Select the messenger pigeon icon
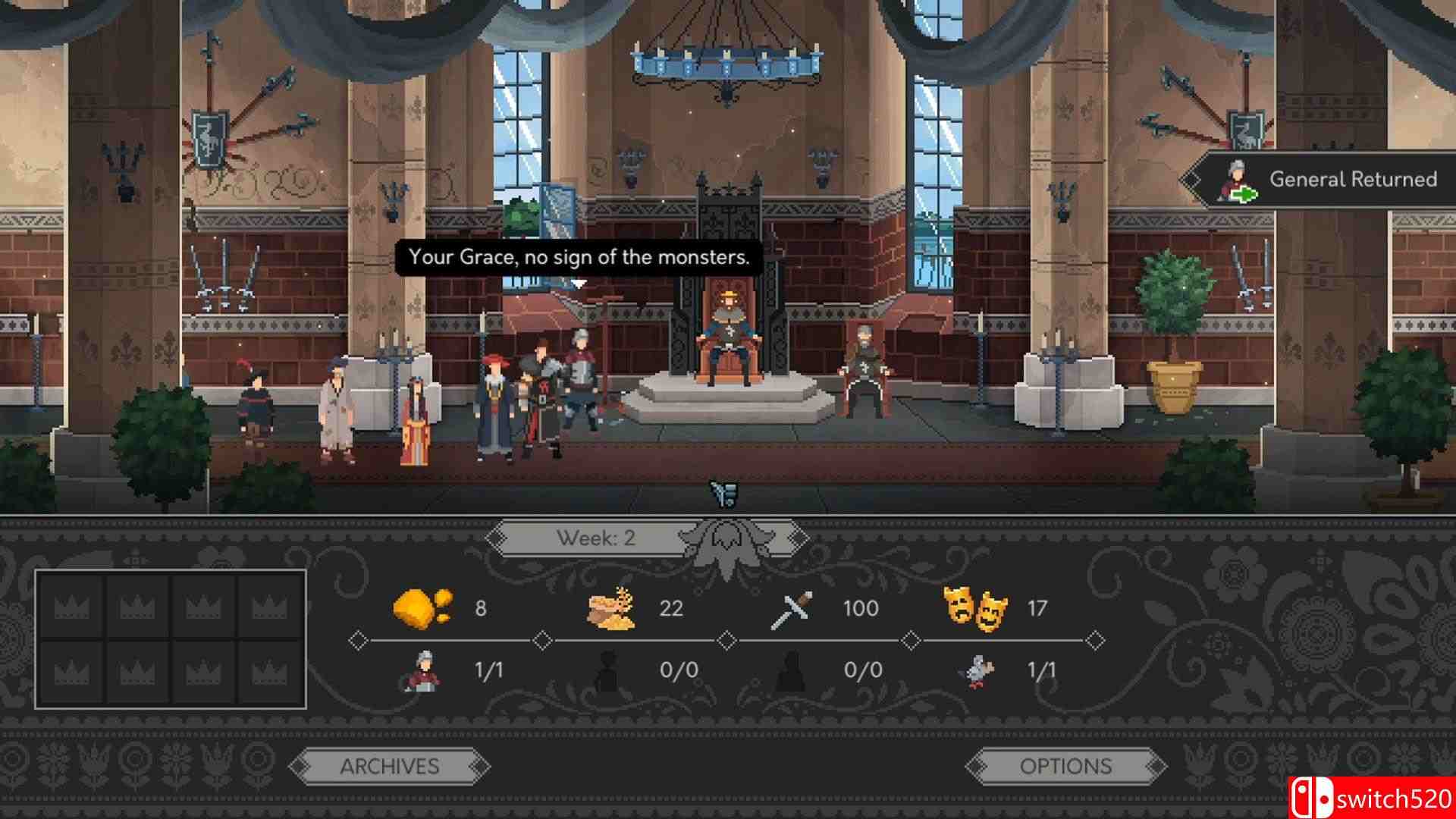 point(978,671)
